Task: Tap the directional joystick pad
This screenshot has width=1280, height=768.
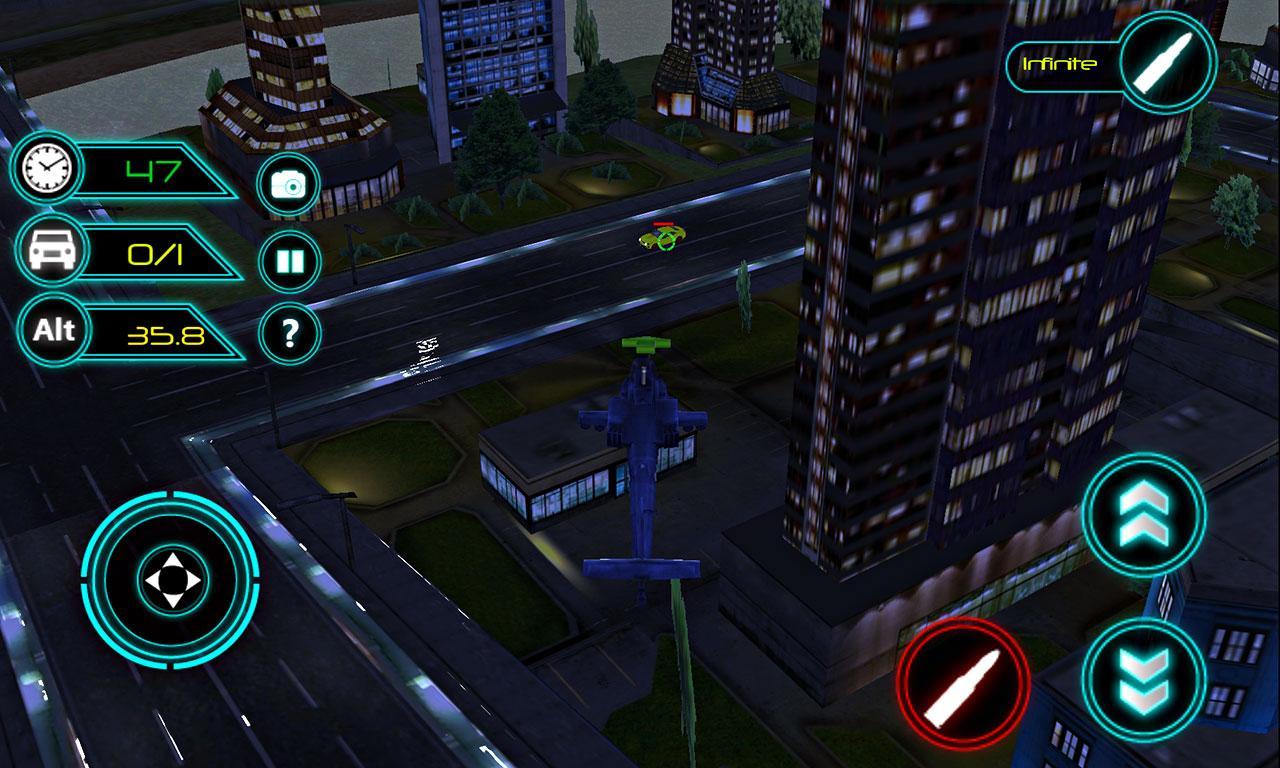Action: tap(171, 580)
